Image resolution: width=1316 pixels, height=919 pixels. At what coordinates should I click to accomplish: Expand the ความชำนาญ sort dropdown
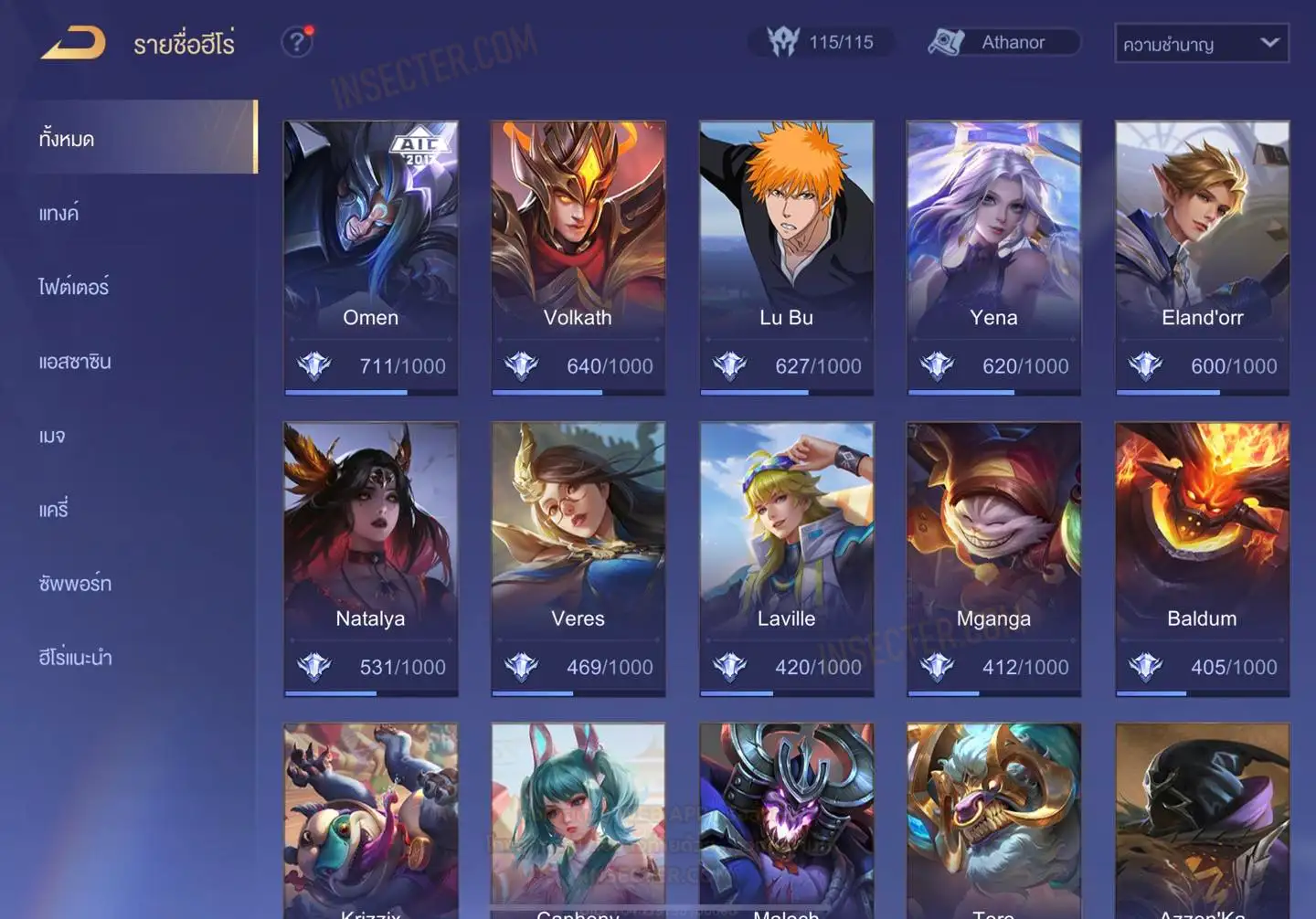tap(1201, 43)
